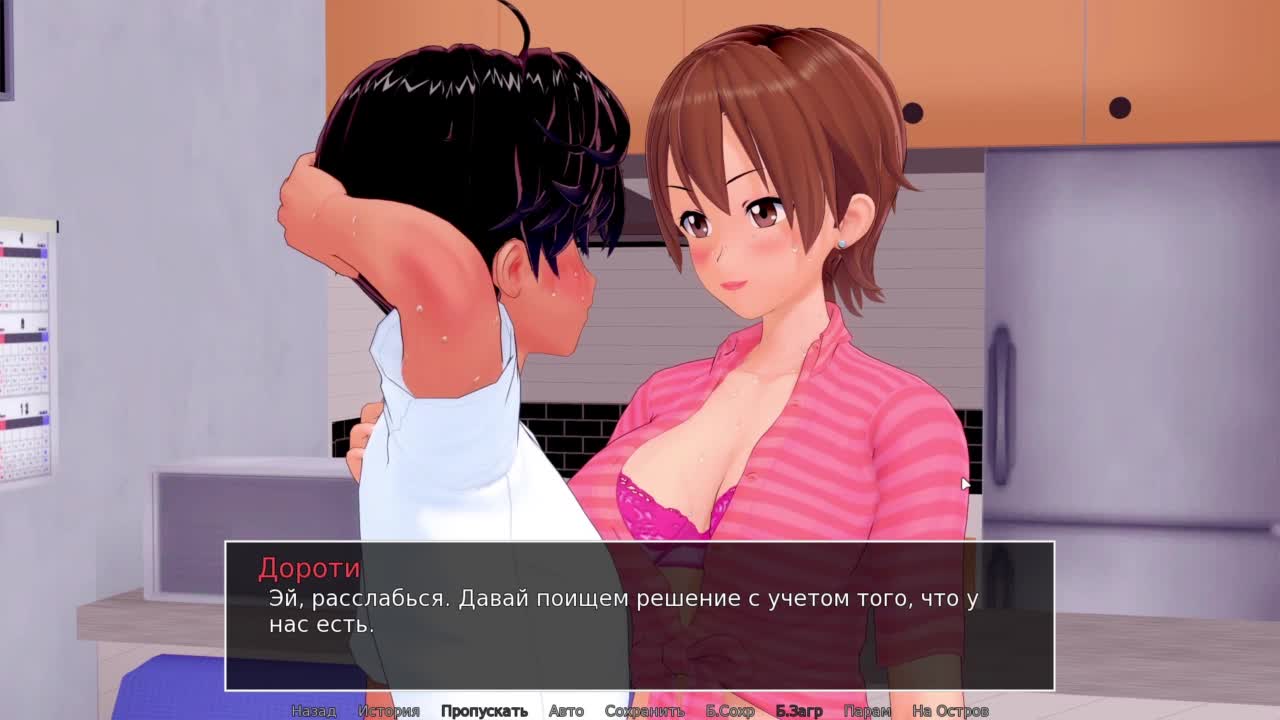The image size is (1280, 720).
Task: Select the На Остров button
Action: coord(950,711)
